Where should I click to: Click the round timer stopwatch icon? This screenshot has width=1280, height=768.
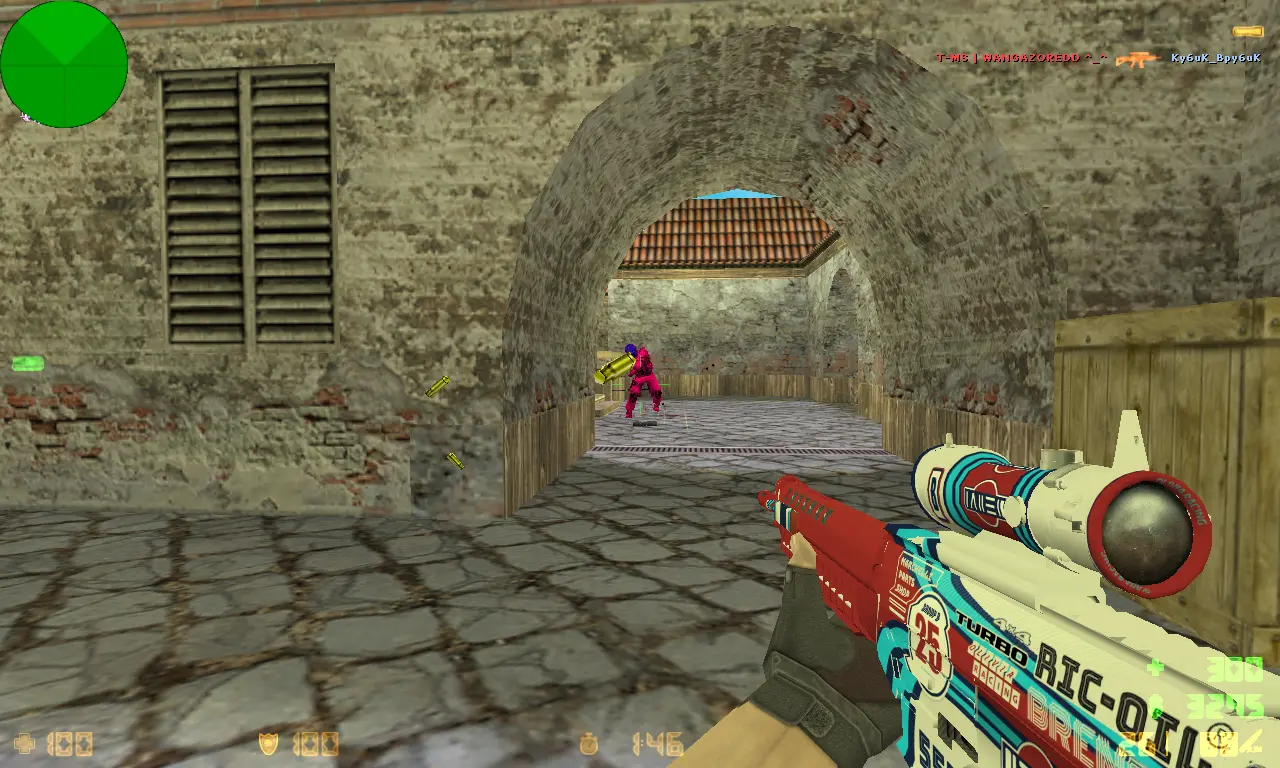click(591, 744)
